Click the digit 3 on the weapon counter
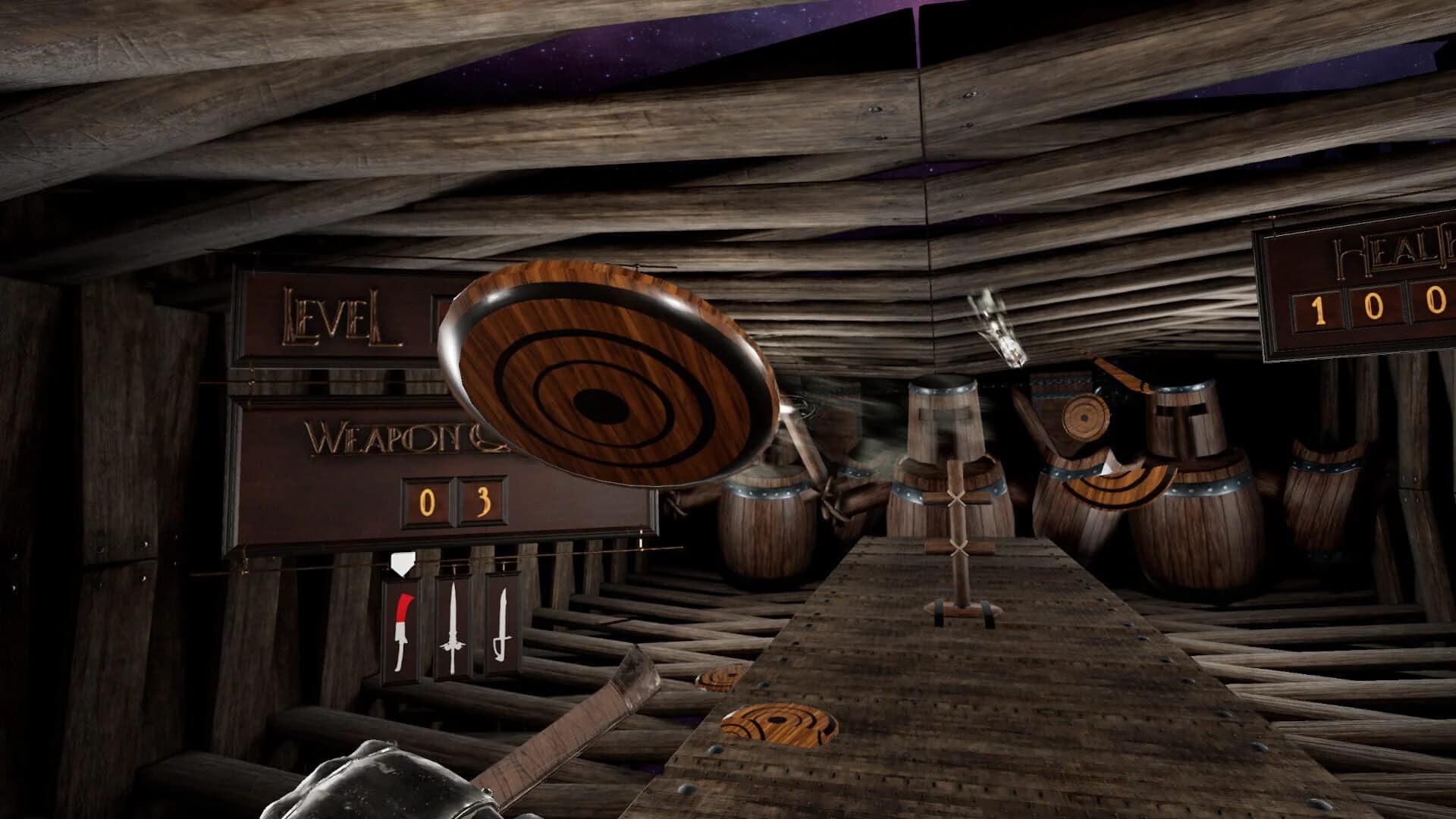The height and width of the screenshot is (819, 1456). [485, 500]
